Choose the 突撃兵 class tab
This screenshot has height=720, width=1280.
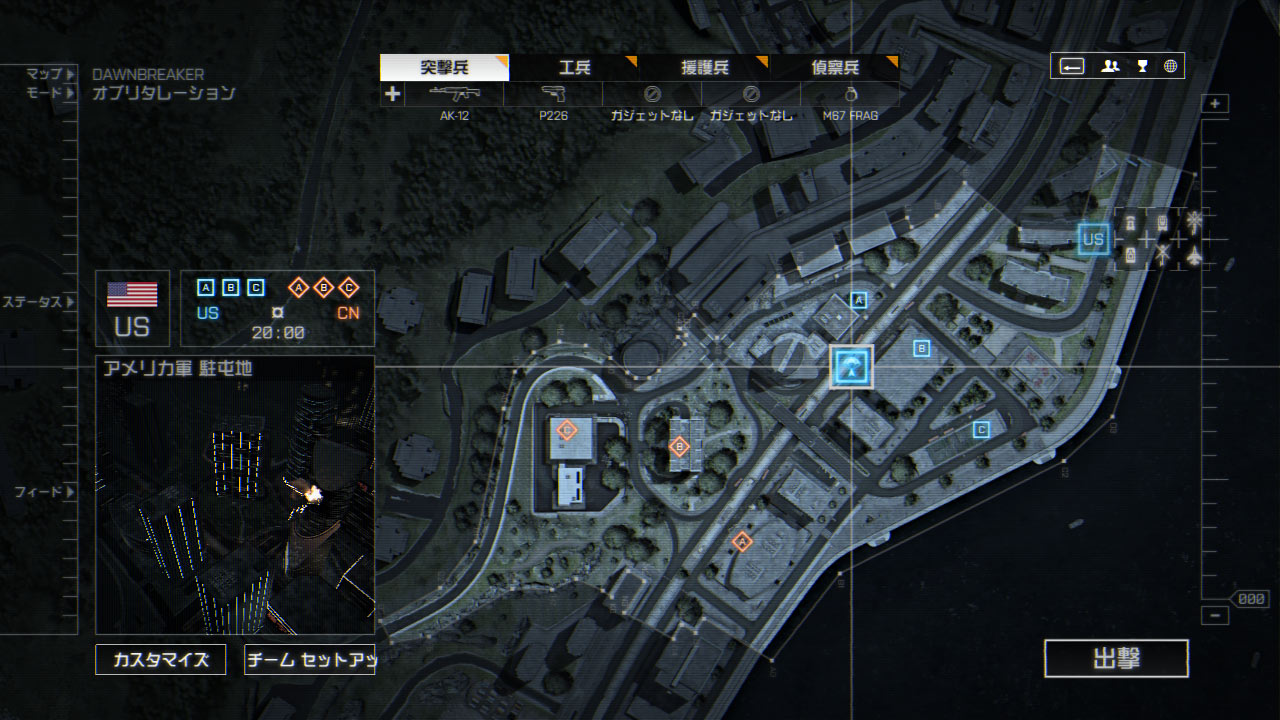444,68
